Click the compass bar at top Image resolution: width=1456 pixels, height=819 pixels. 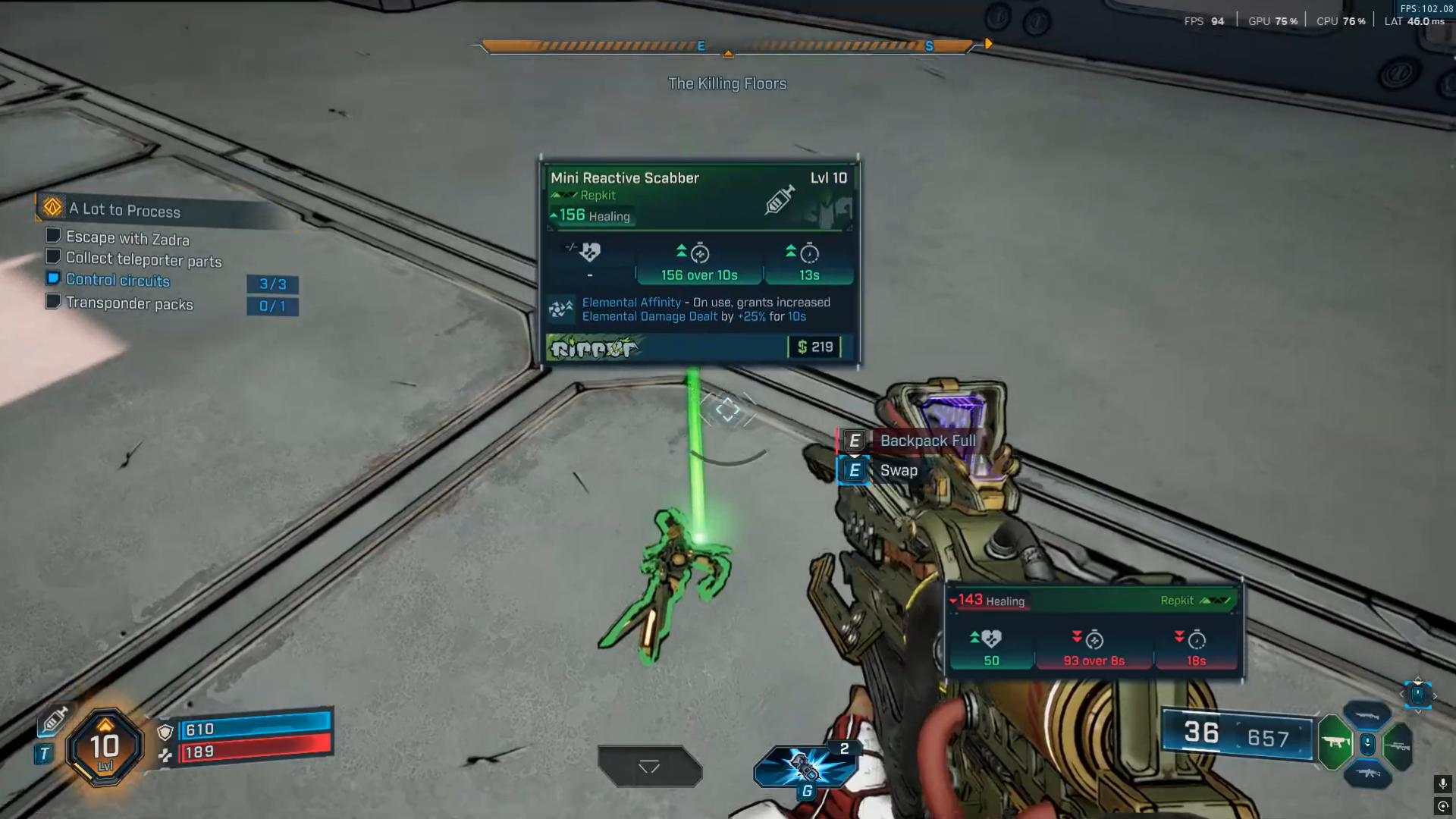[727, 47]
